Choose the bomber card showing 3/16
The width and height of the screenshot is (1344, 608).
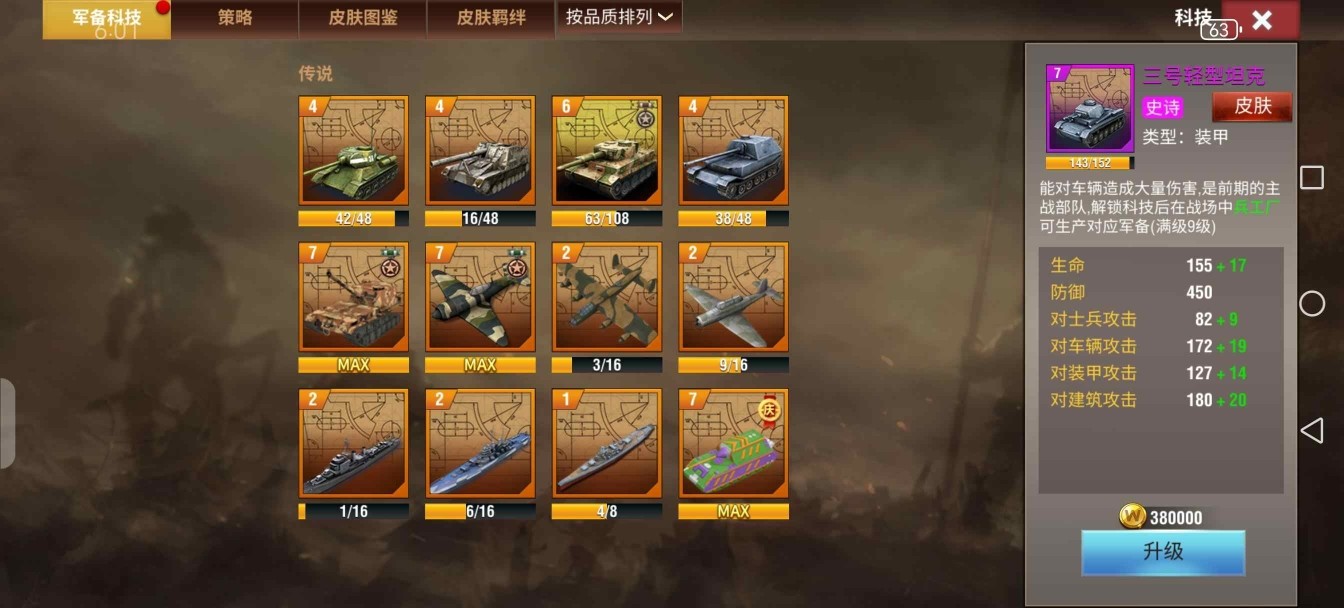click(x=607, y=297)
